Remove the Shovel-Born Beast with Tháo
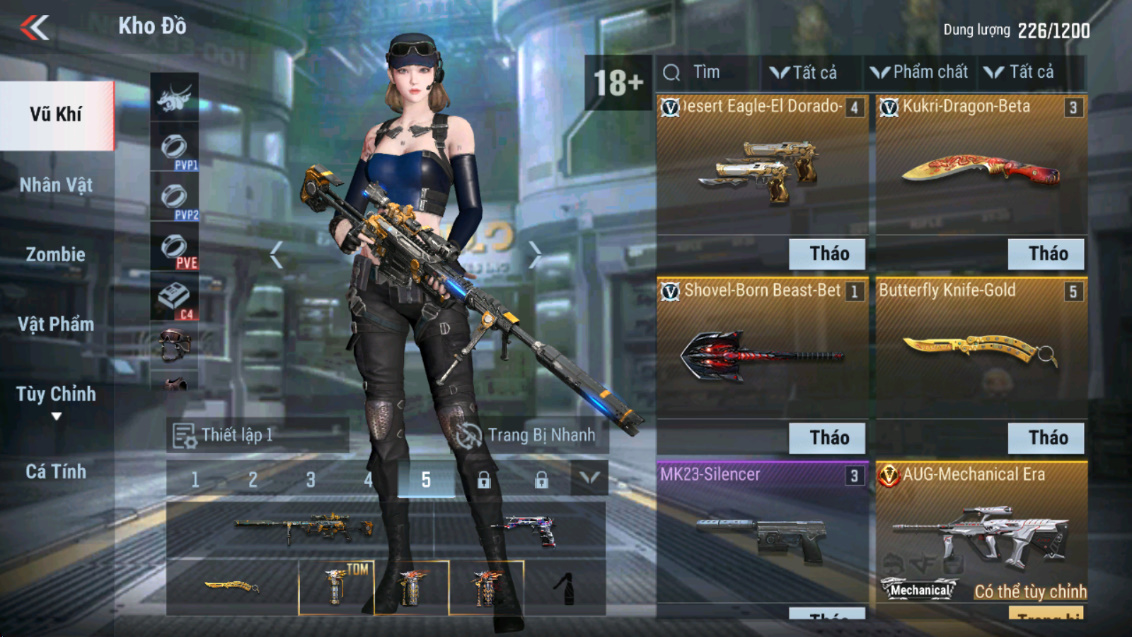Viewport: 1132px width, 637px height. tap(828, 437)
